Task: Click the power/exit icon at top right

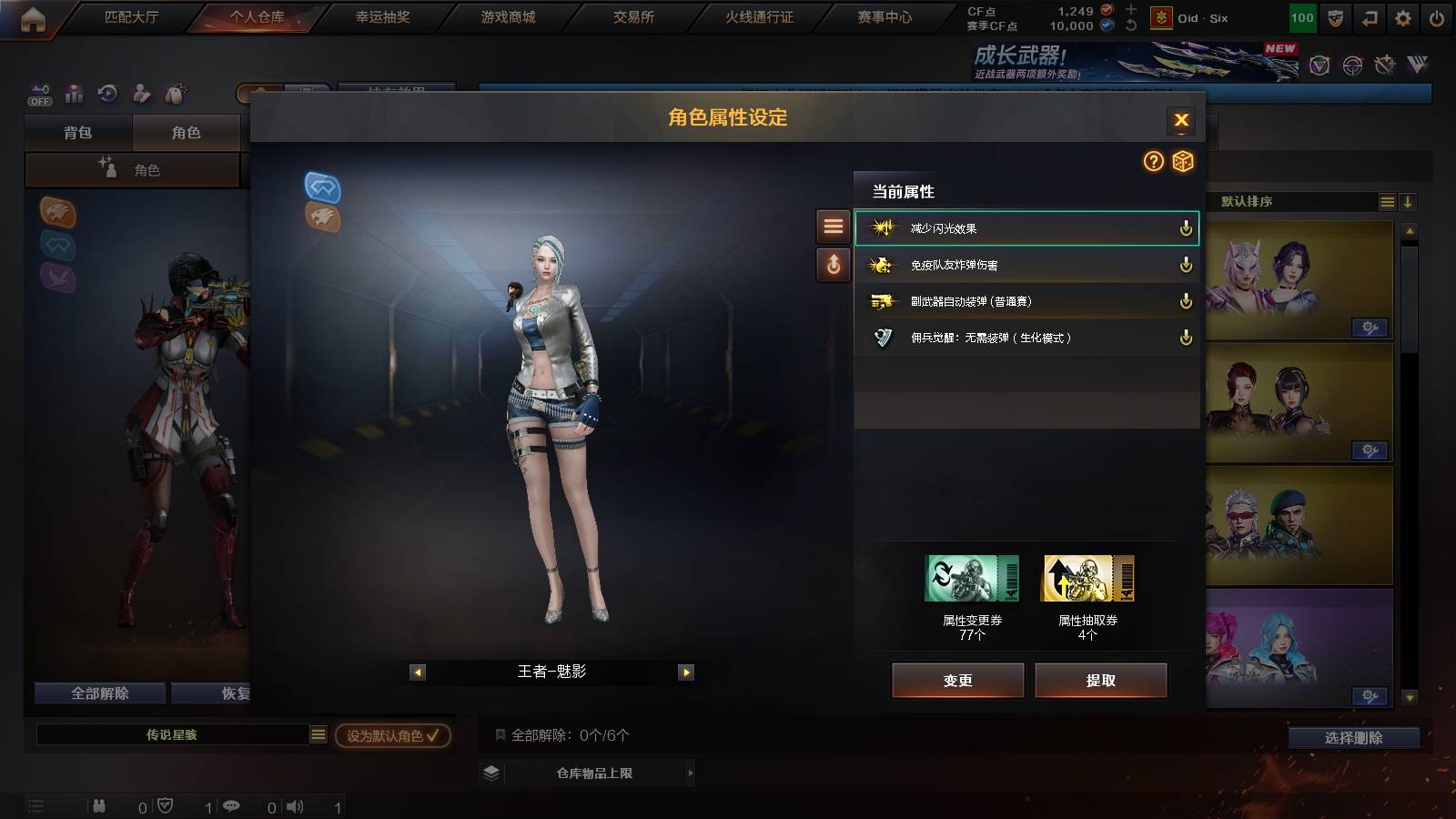Action: point(1436,16)
